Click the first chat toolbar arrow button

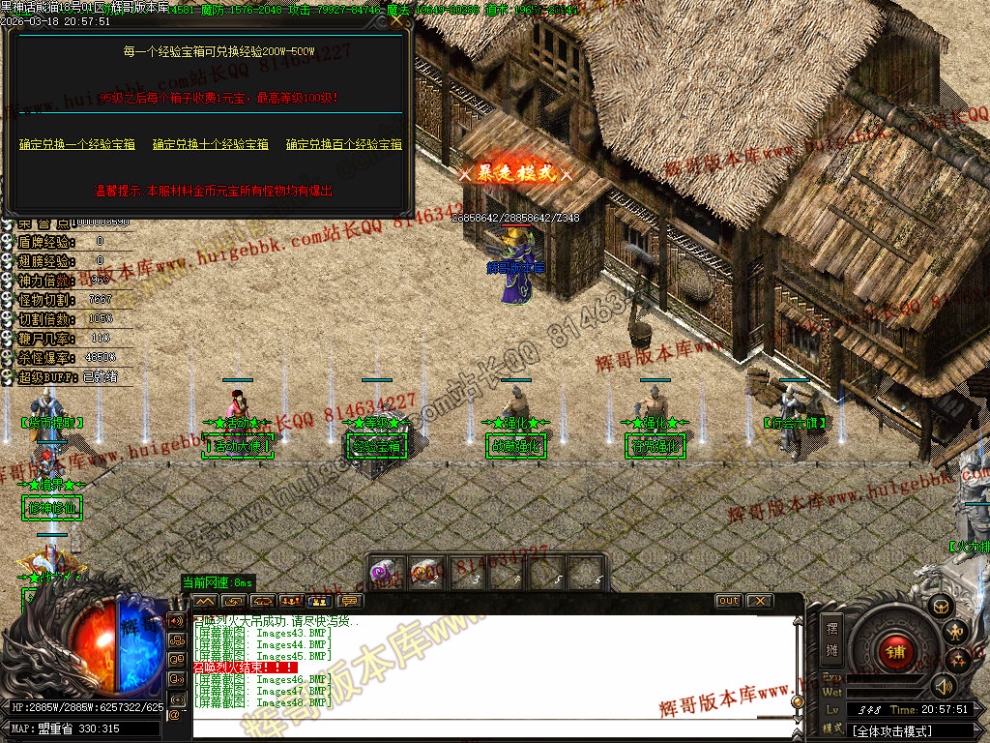click(205, 601)
